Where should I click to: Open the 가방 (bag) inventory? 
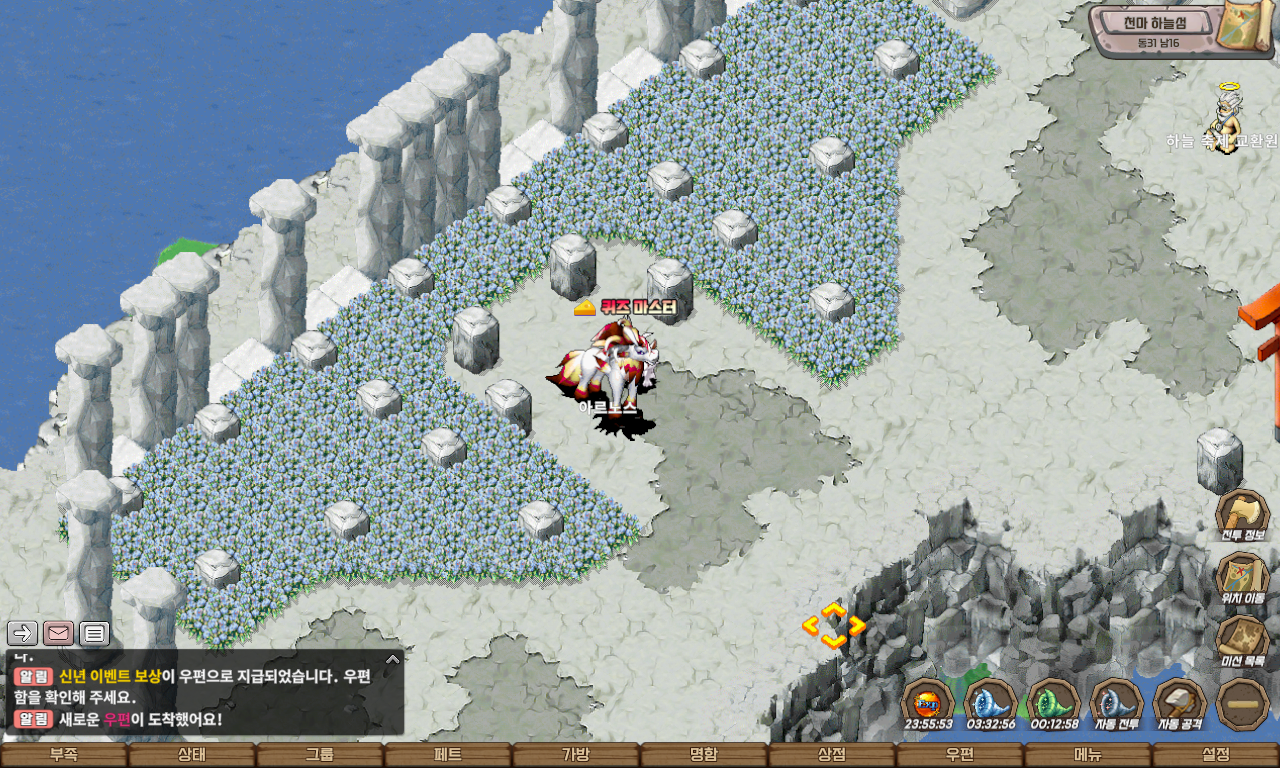coord(576,755)
